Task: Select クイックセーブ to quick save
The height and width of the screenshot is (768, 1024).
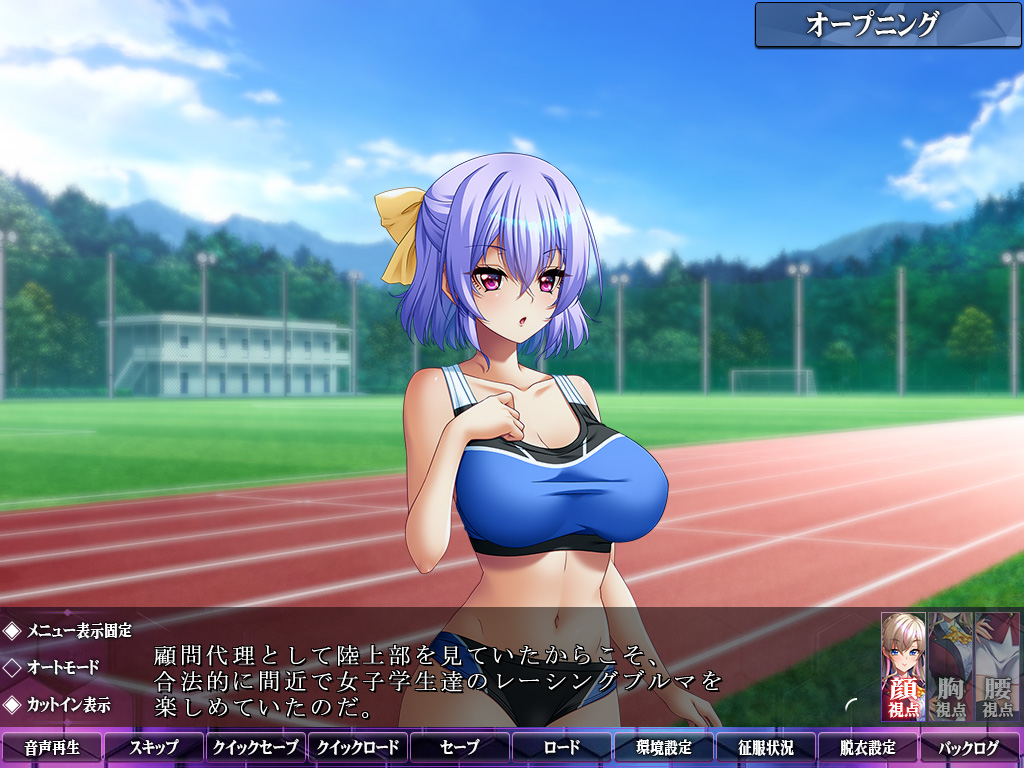Action: point(256,748)
